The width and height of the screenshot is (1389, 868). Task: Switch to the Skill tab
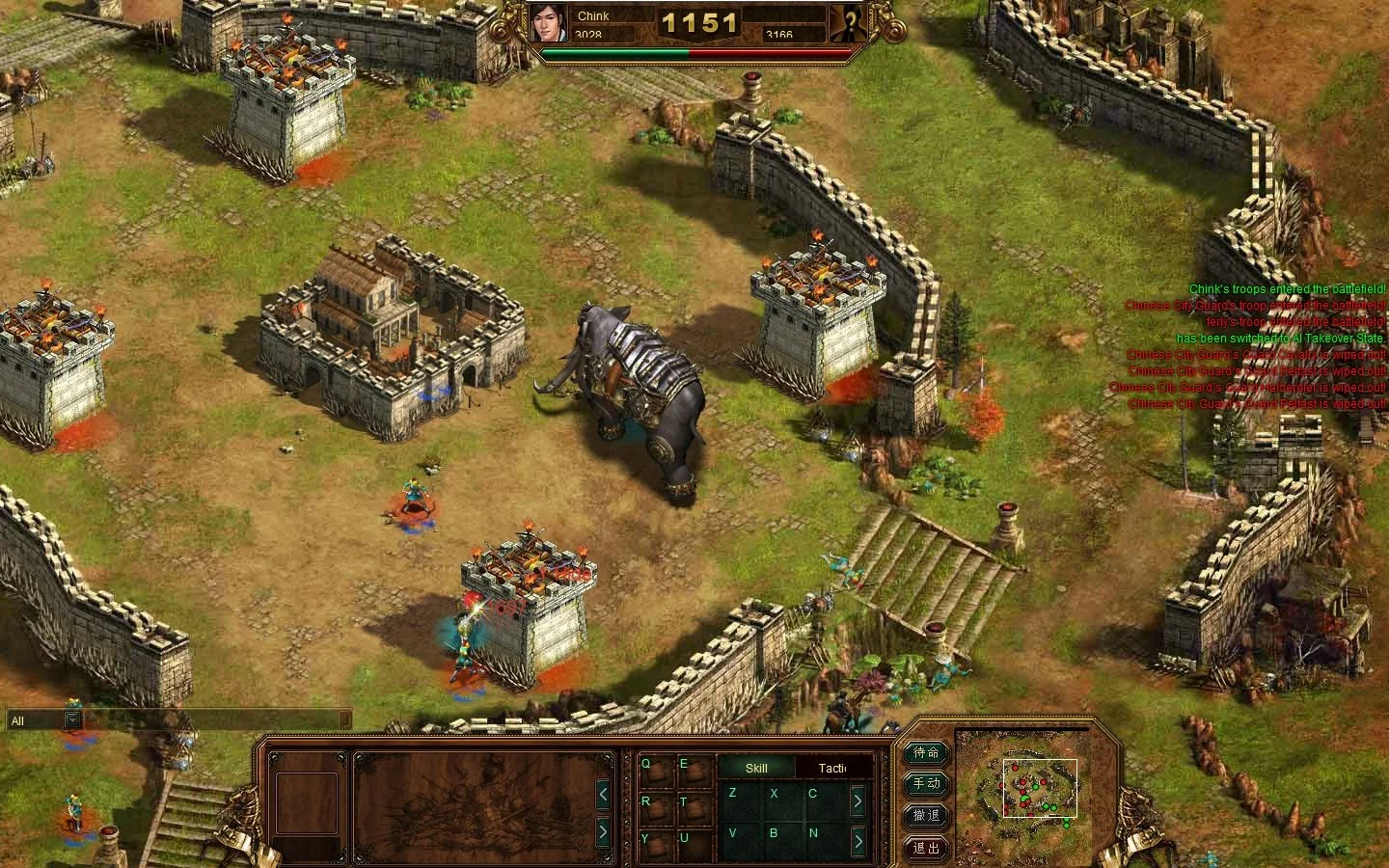(x=756, y=768)
